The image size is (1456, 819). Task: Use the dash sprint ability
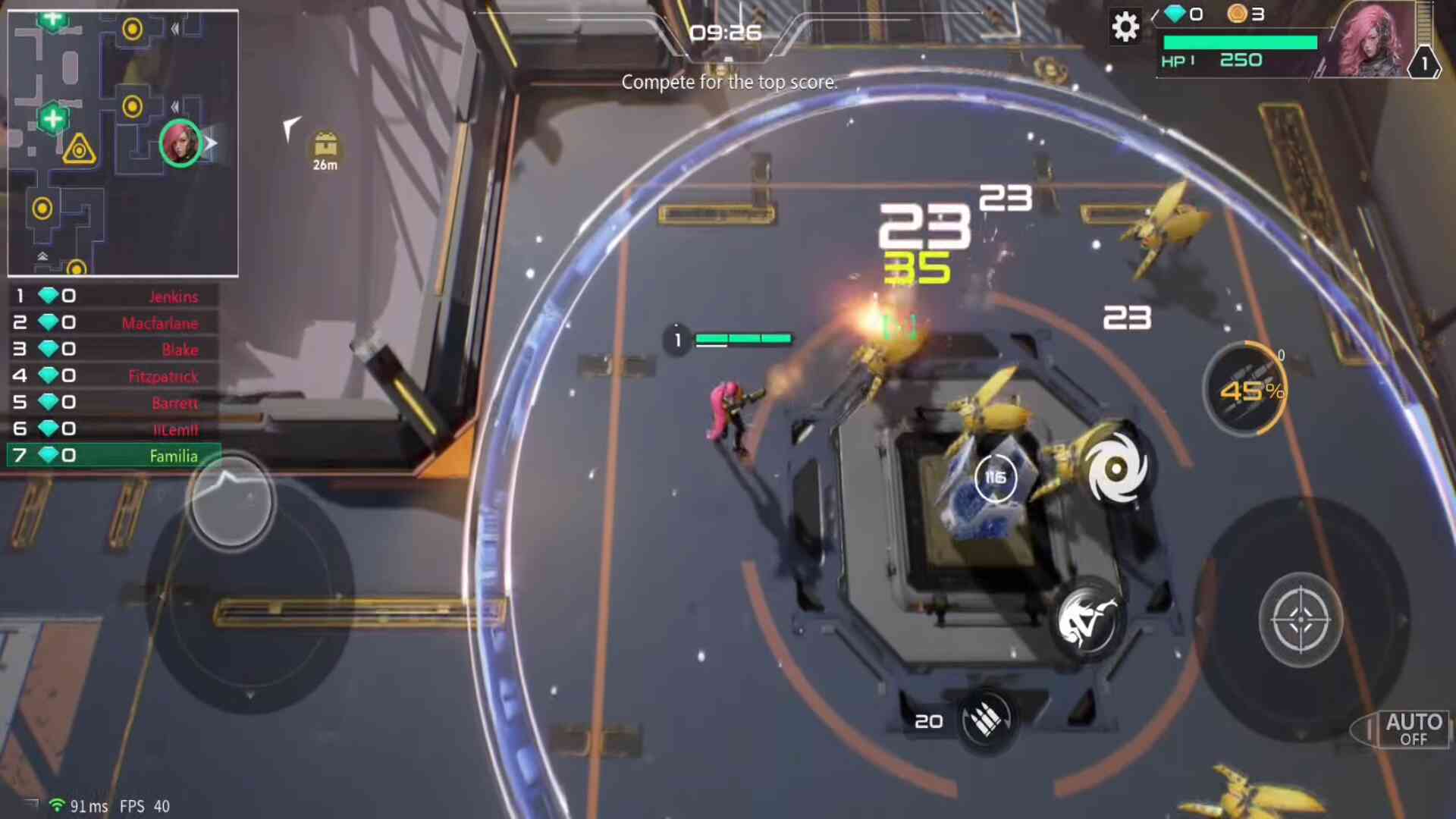pos(1087,620)
